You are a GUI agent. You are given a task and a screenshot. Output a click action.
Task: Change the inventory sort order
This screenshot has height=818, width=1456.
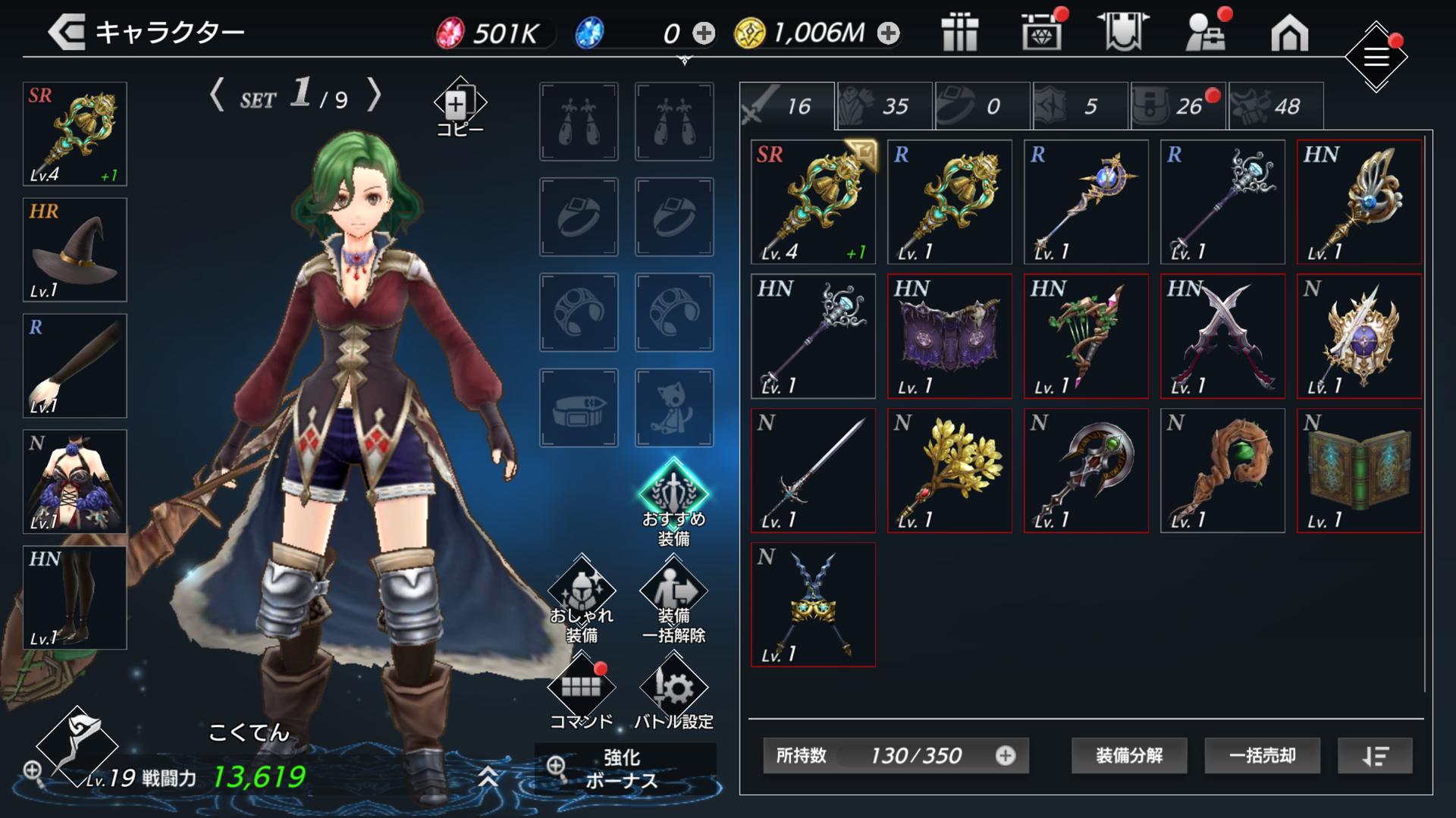pos(1374,755)
